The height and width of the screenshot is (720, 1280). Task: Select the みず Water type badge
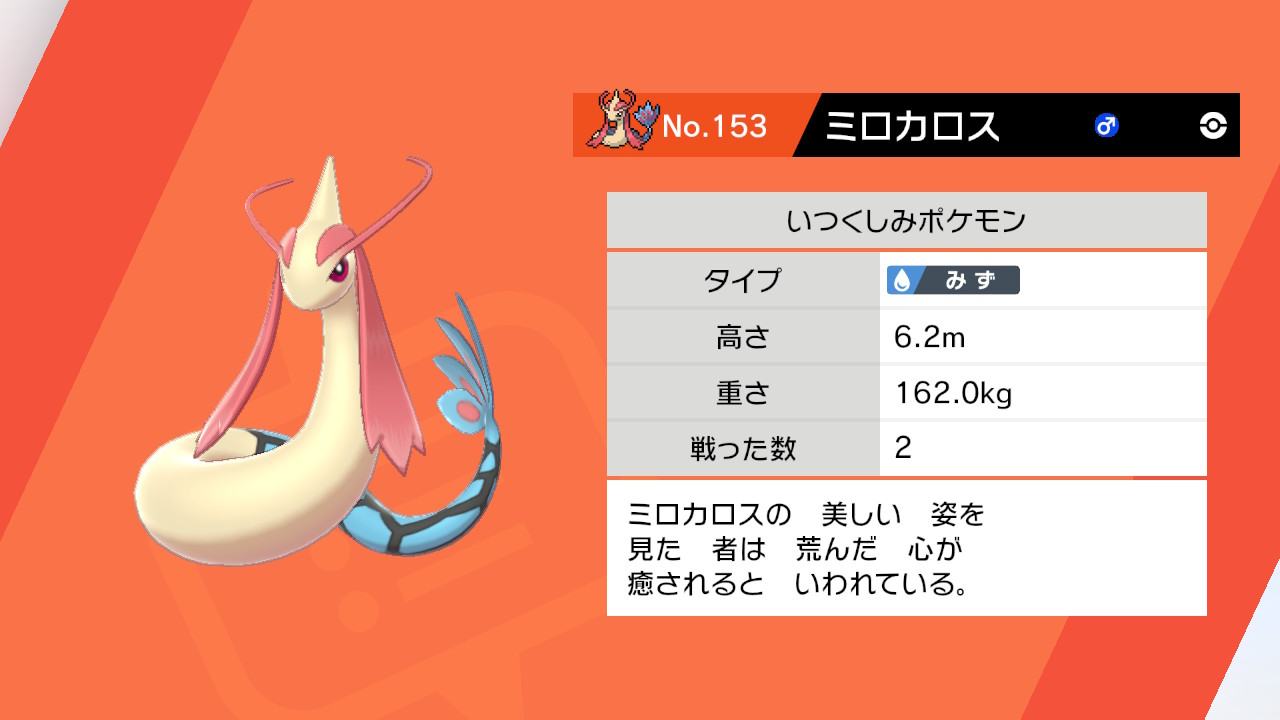955,281
